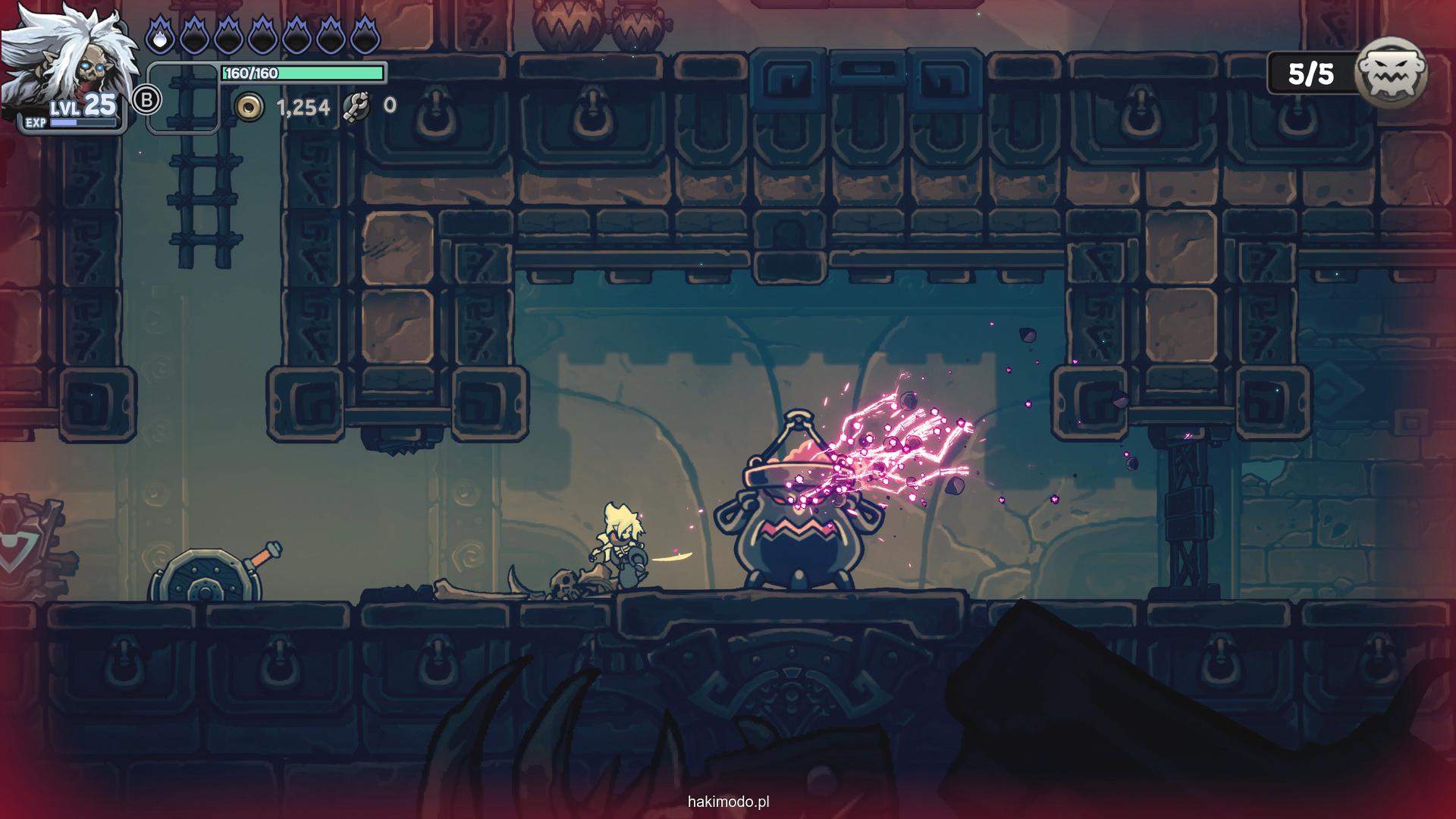The height and width of the screenshot is (819, 1456).
Task: Click the lit blue soul flame
Action: pyautogui.click(x=158, y=34)
